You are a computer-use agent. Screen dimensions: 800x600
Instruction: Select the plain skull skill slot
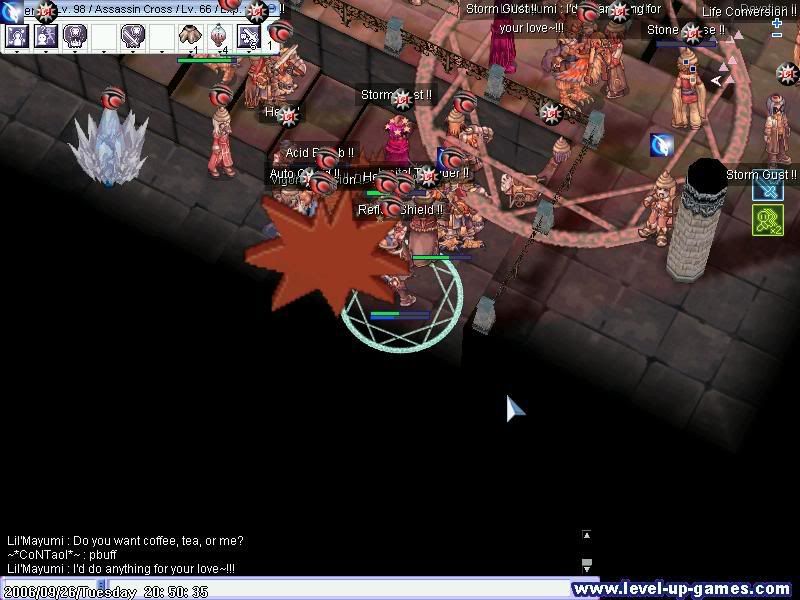(x=75, y=37)
